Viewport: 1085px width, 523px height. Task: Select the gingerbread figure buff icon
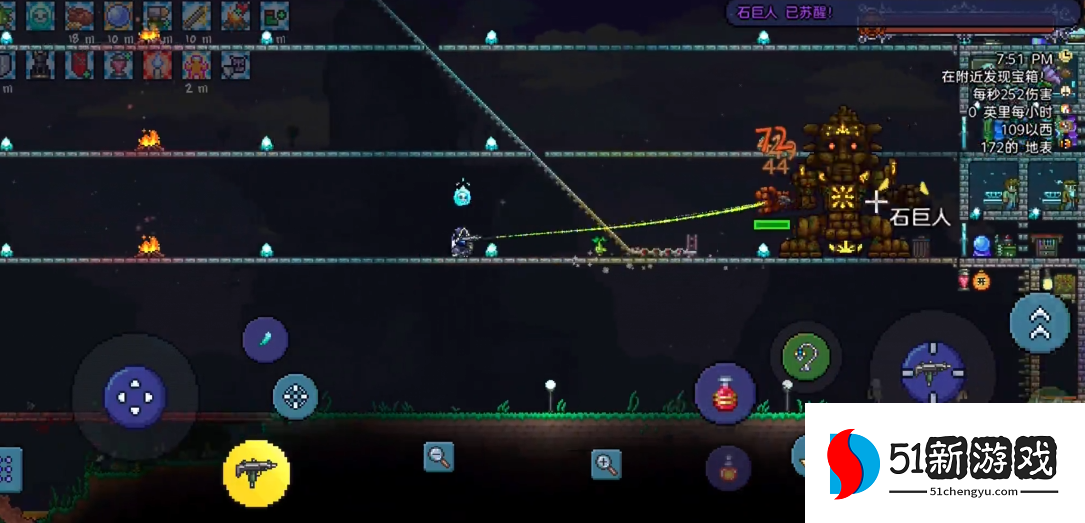tap(195, 65)
